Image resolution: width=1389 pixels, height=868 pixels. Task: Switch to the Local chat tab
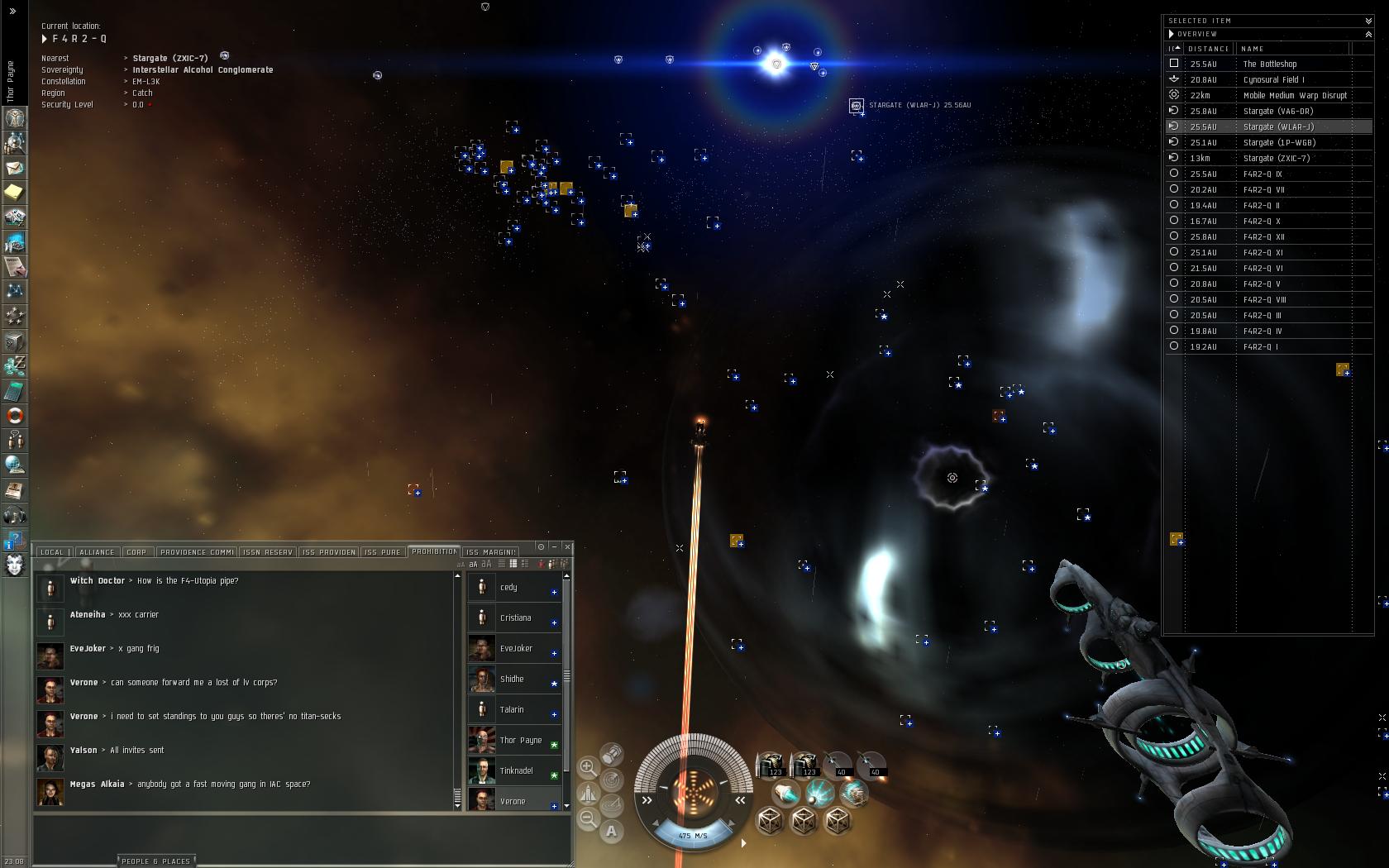[x=52, y=552]
